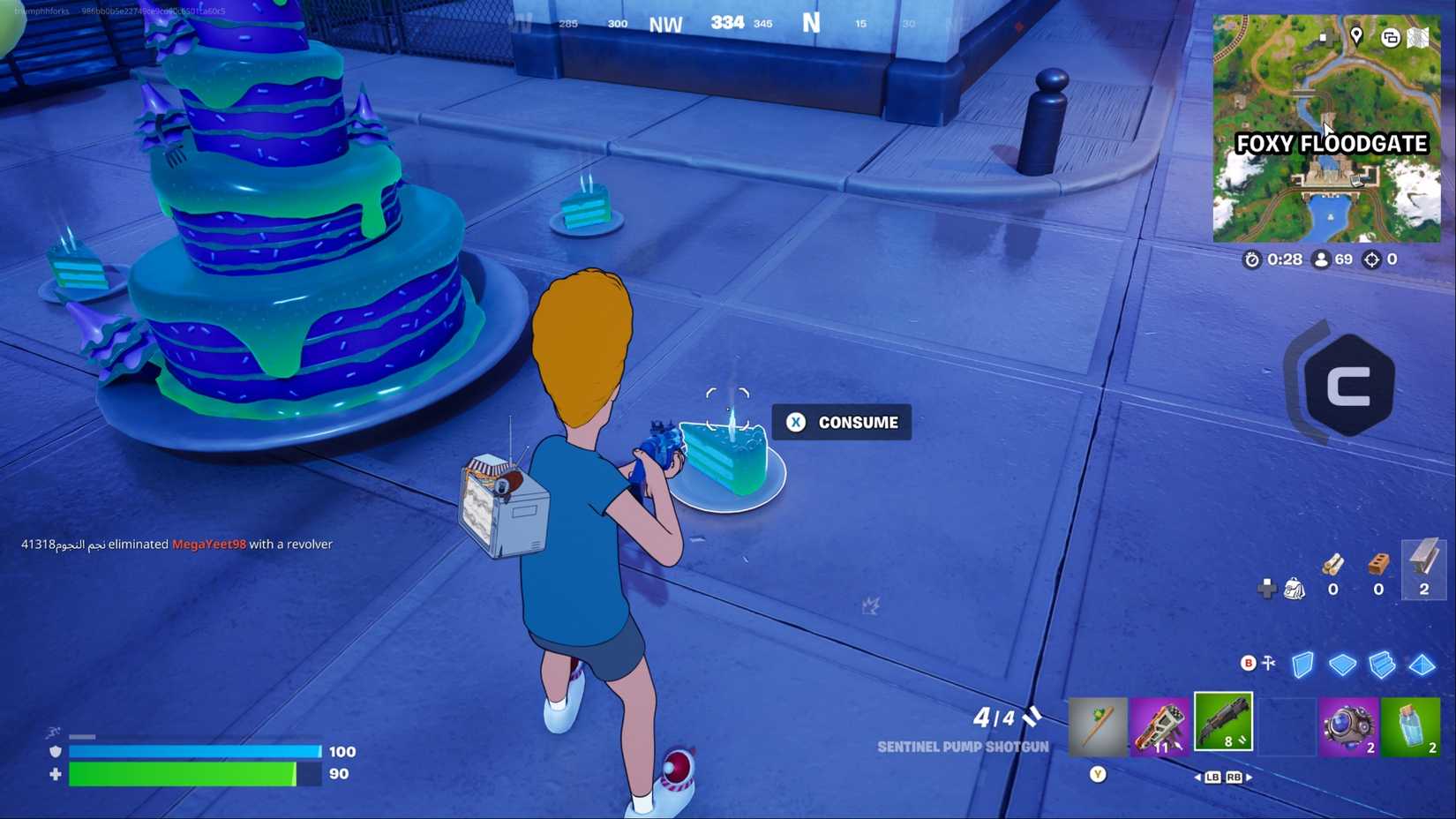
Task: Select the stairs build piece icon
Action: [1380, 665]
